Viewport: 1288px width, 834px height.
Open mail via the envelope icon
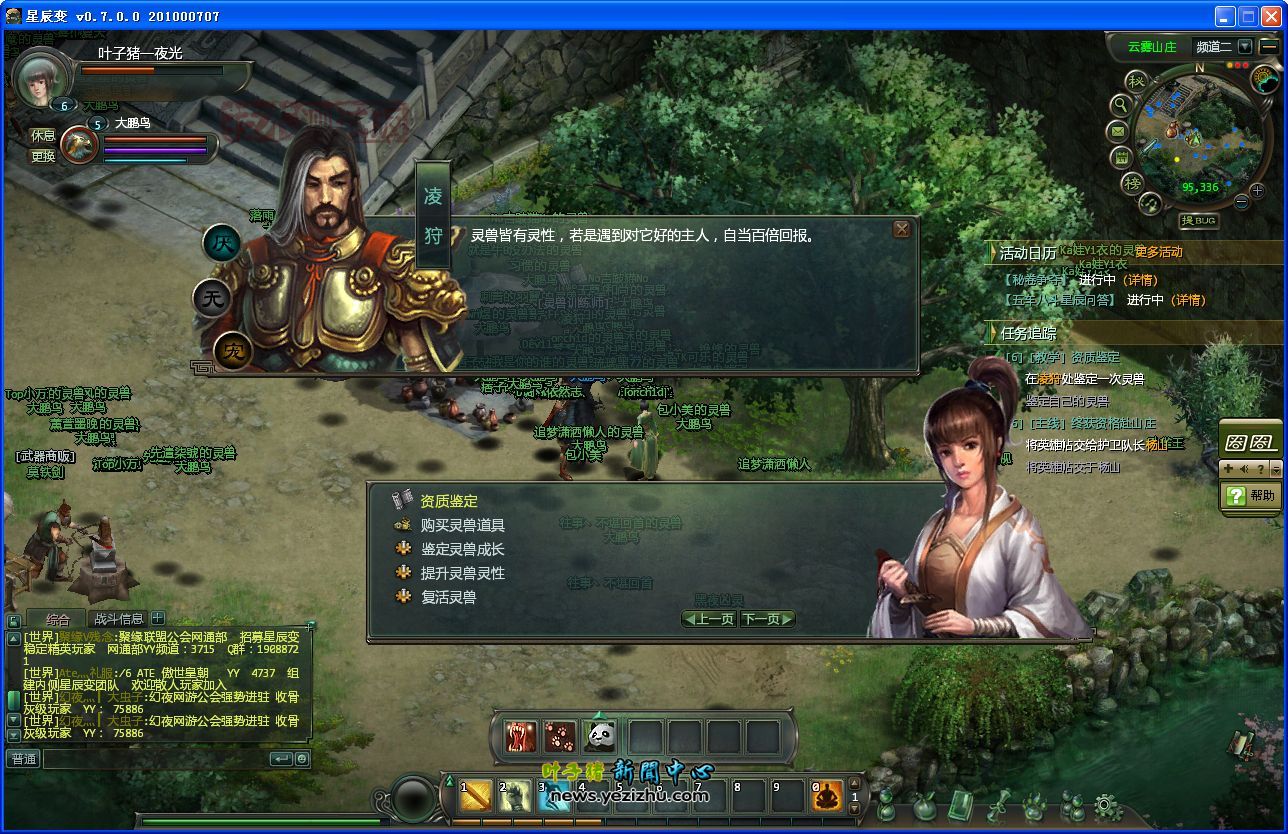(x=1118, y=131)
